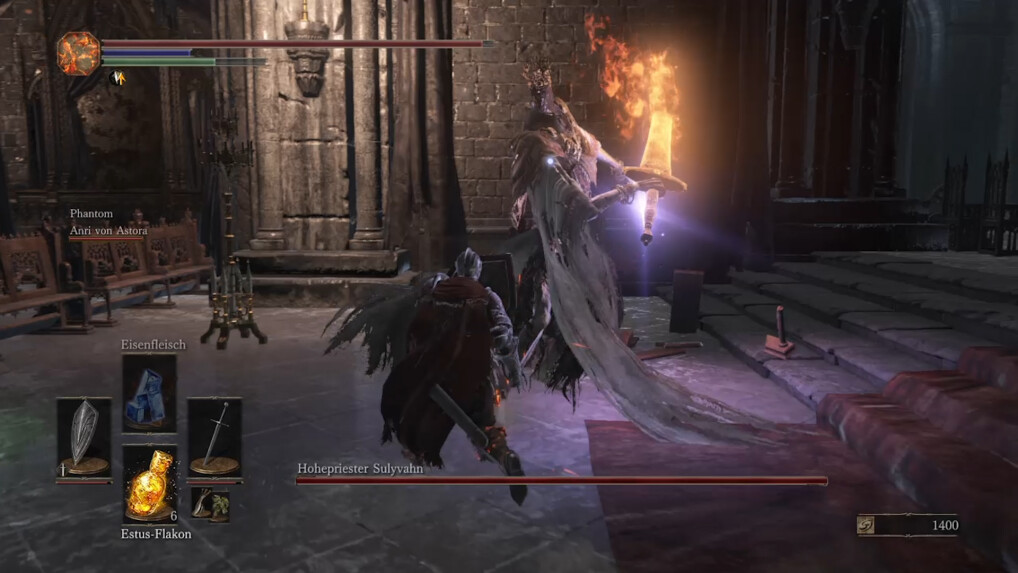Screen dimensions: 1018x573
Task: Select the Eisenfleisch spell slot
Action: point(149,393)
